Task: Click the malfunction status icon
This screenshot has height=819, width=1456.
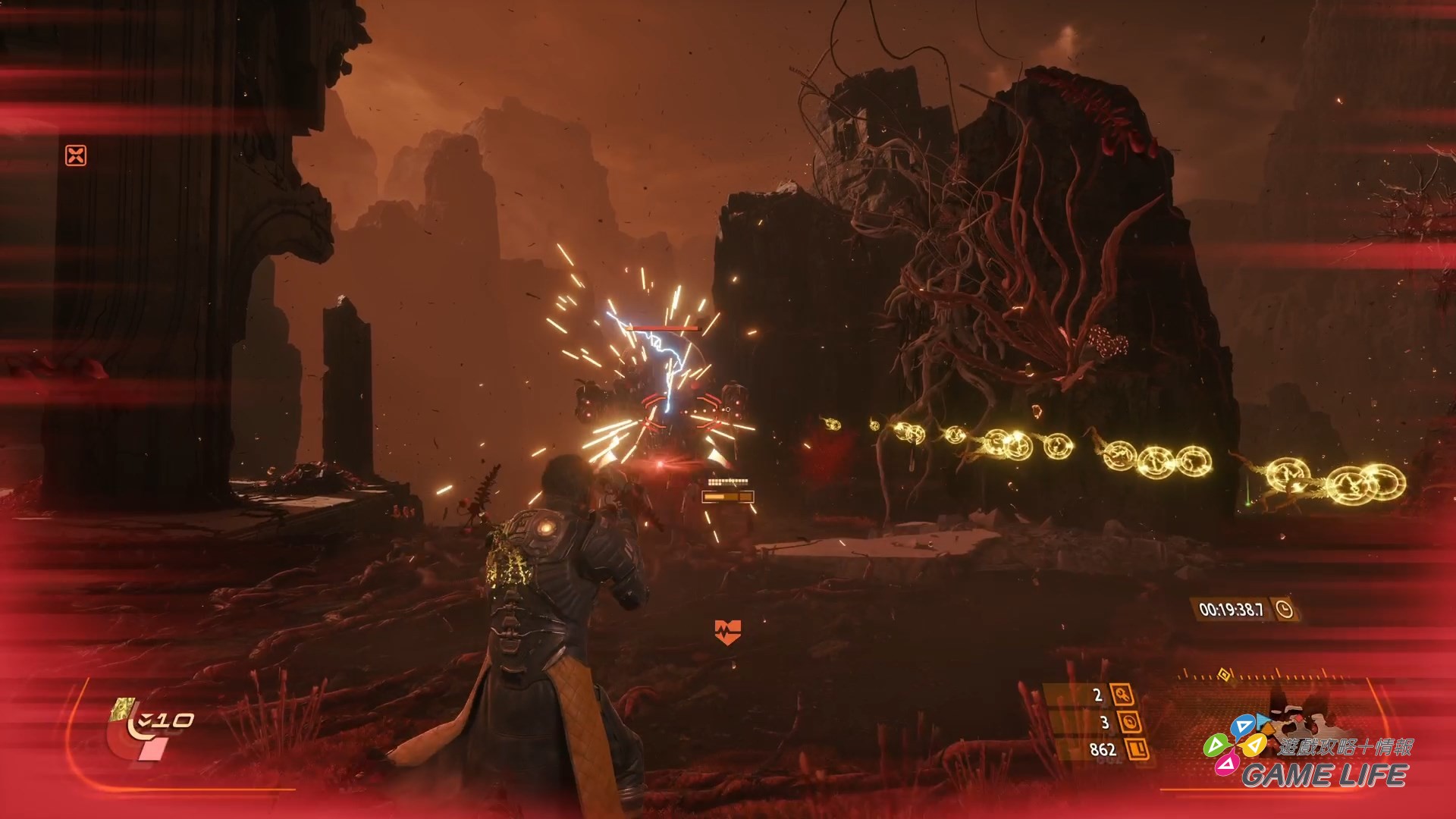Action: [x=76, y=155]
